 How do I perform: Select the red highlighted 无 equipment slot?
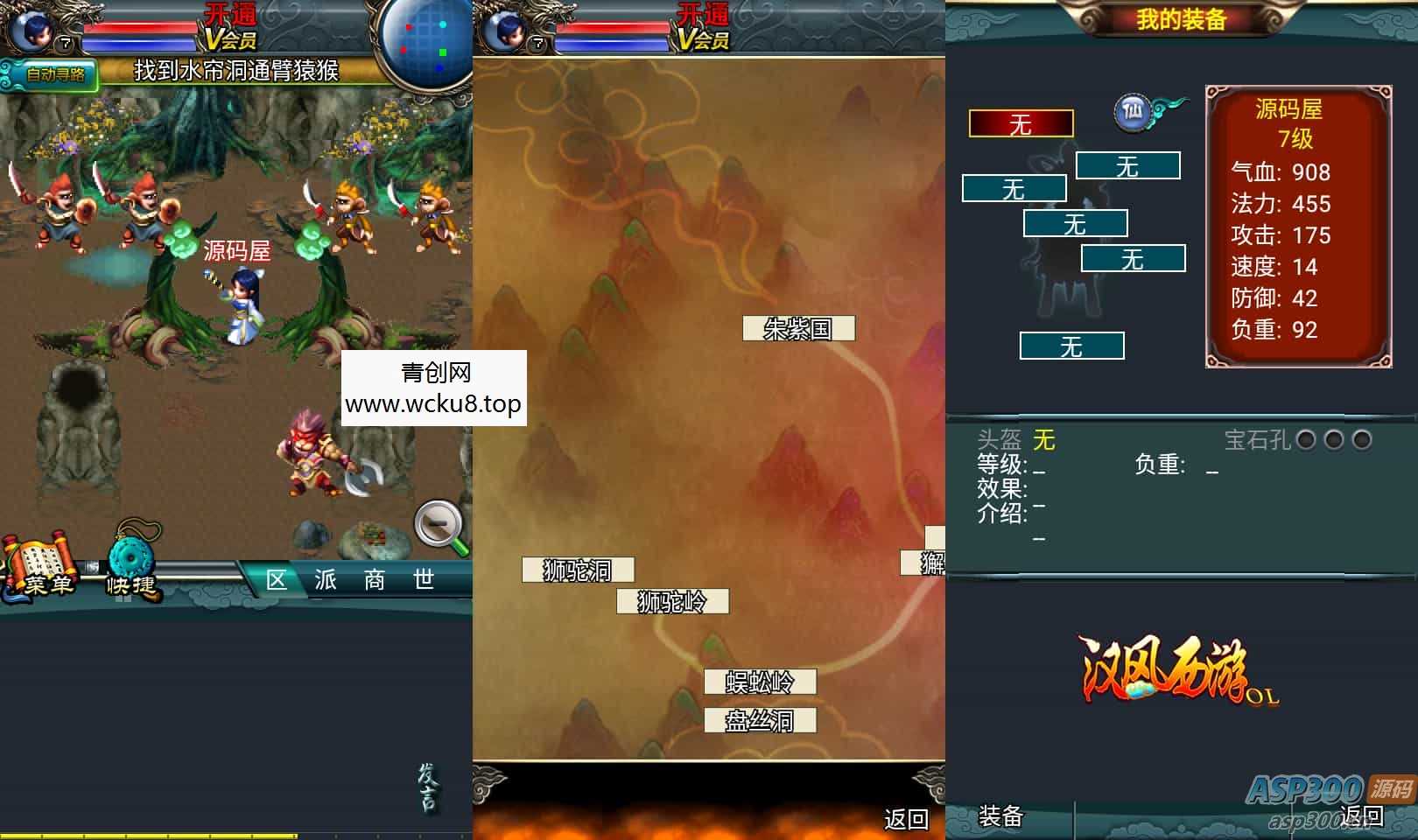1021,124
